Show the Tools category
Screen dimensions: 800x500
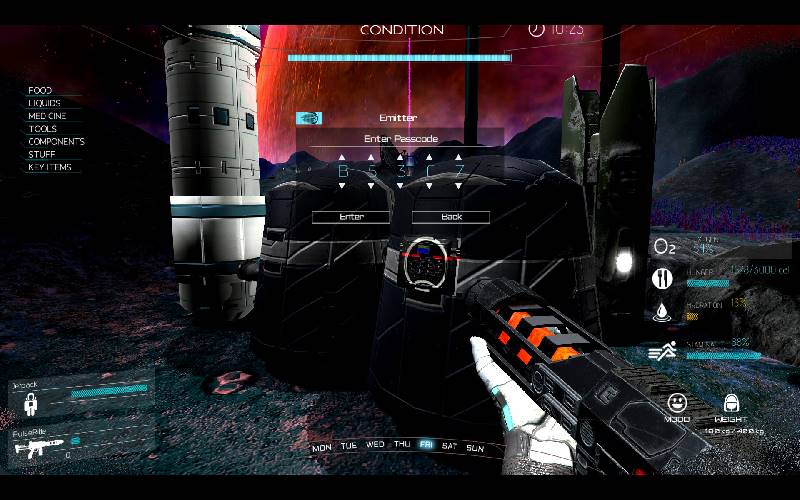coord(43,129)
